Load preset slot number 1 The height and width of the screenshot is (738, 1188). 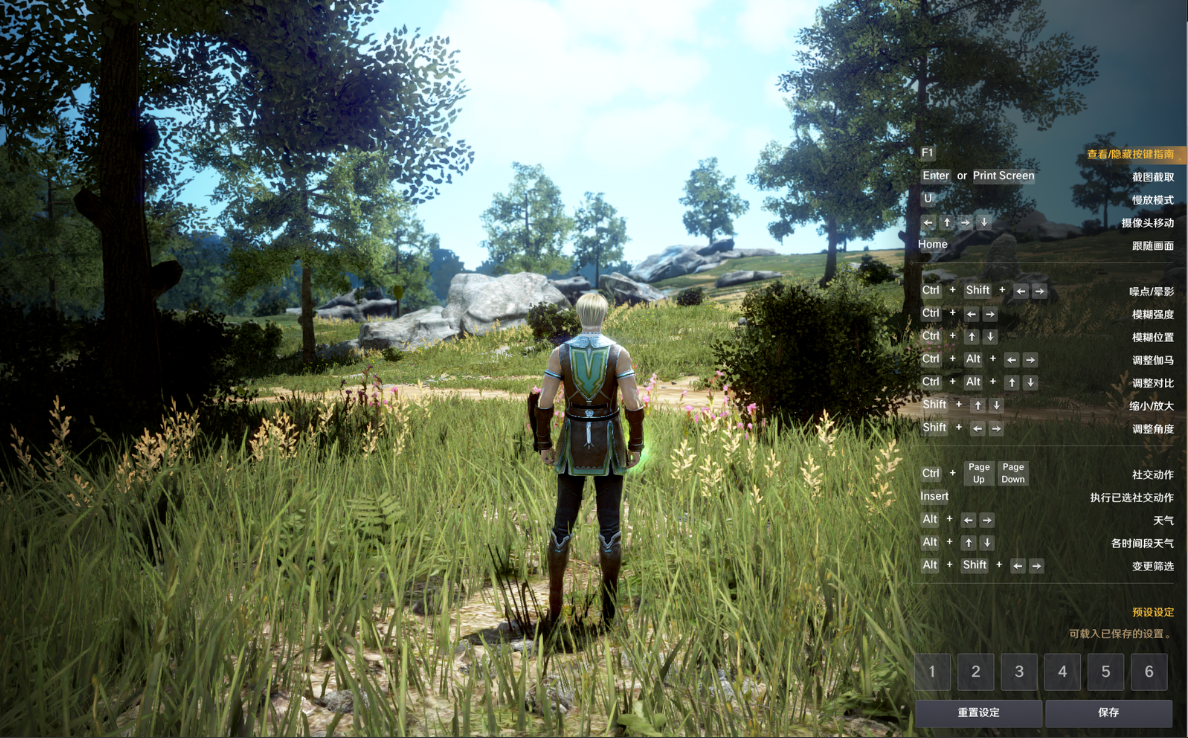(x=933, y=672)
